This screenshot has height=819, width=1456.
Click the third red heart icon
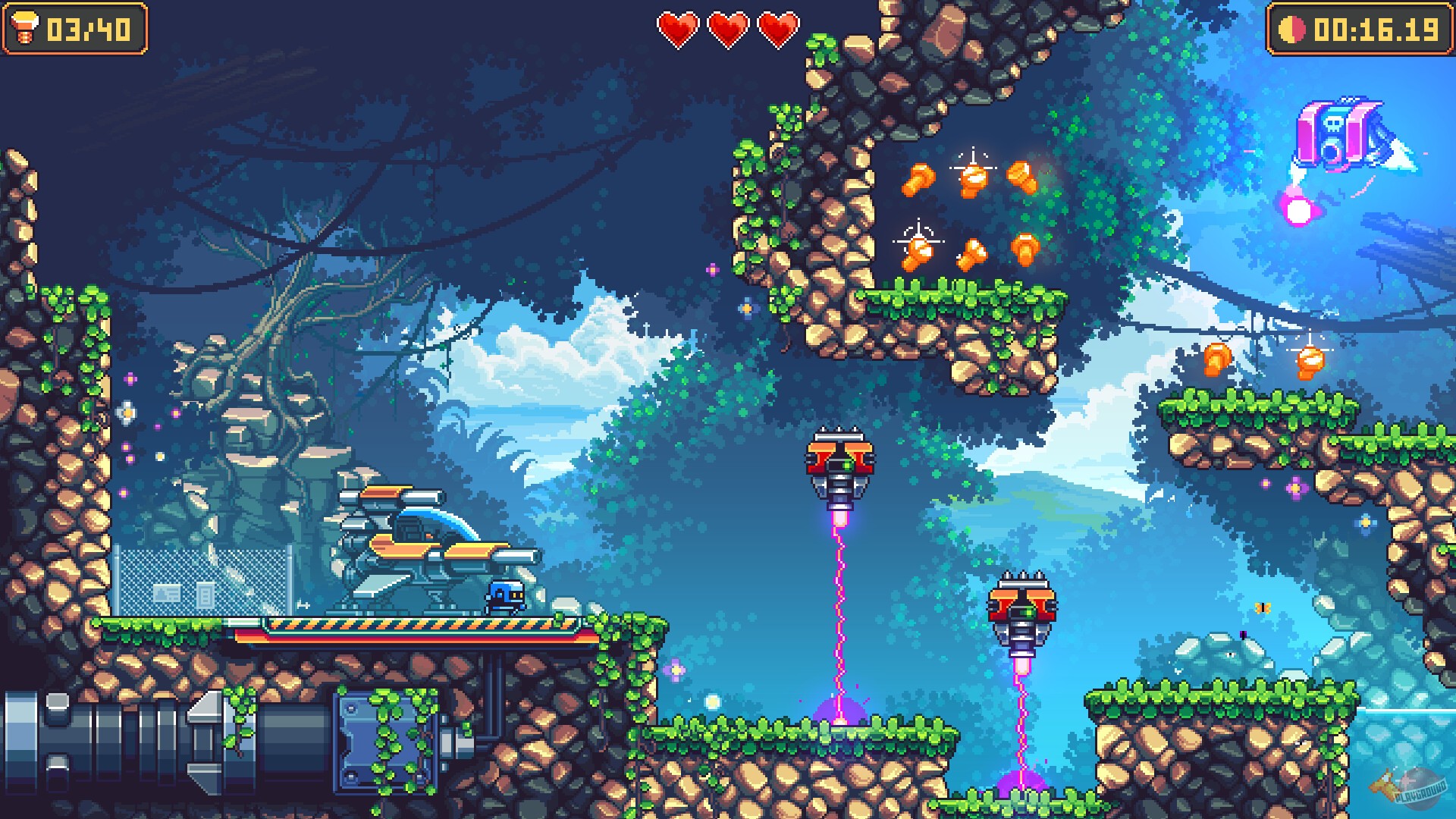coord(778,30)
